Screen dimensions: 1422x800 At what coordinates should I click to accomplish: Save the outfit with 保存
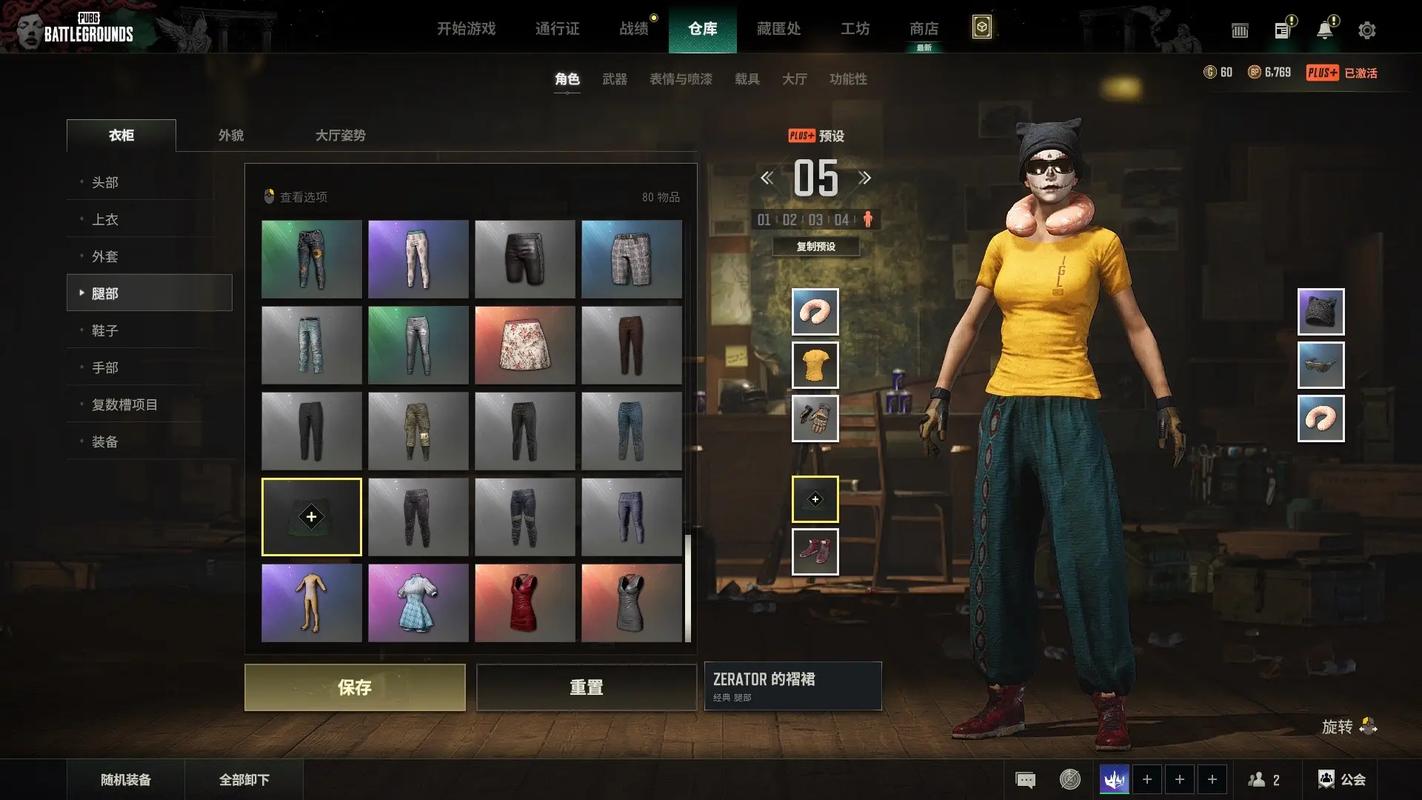(x=355, y=687)
